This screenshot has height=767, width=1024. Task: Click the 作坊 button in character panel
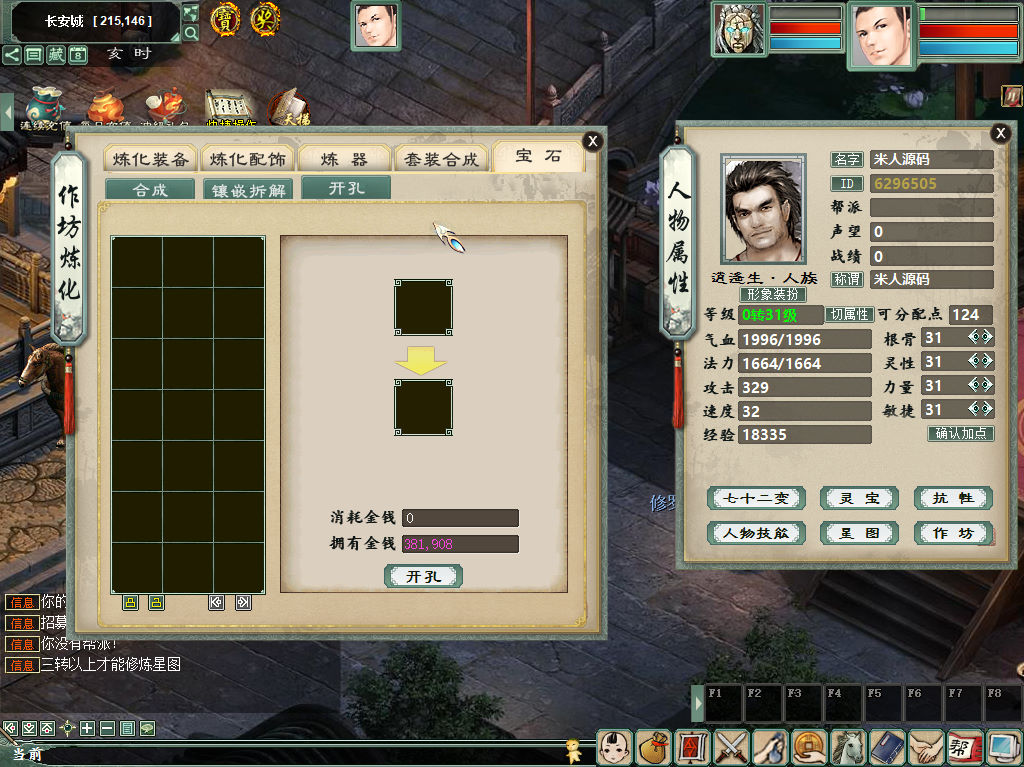953,533
